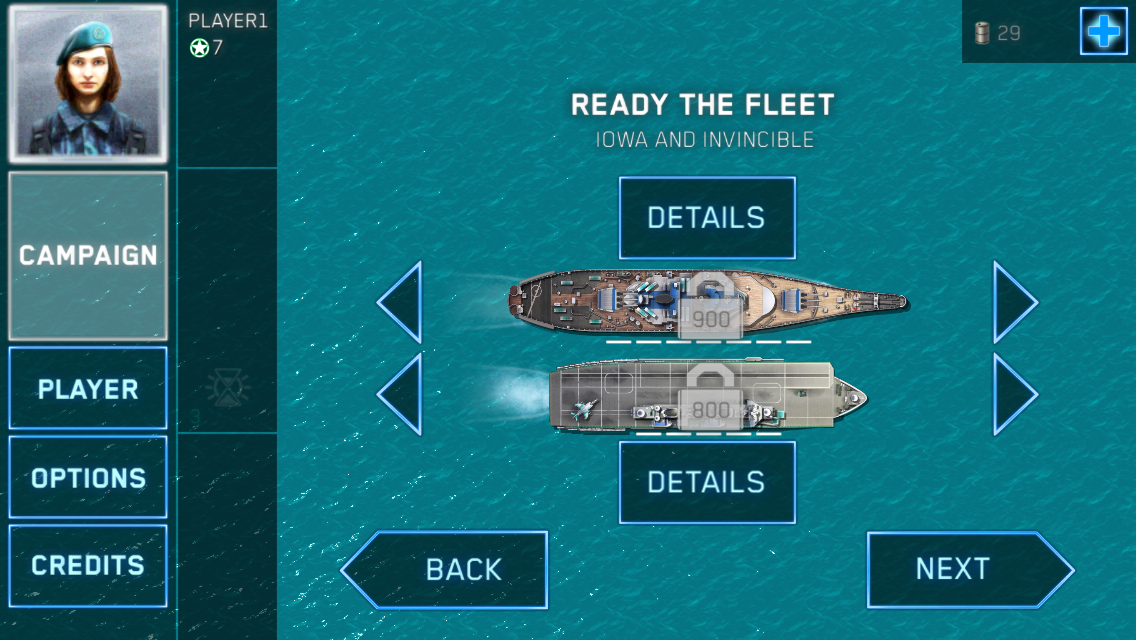The width and height of the screenshot is (1136, 640).
Task: View the Credits screen
Action: [88, 565]
